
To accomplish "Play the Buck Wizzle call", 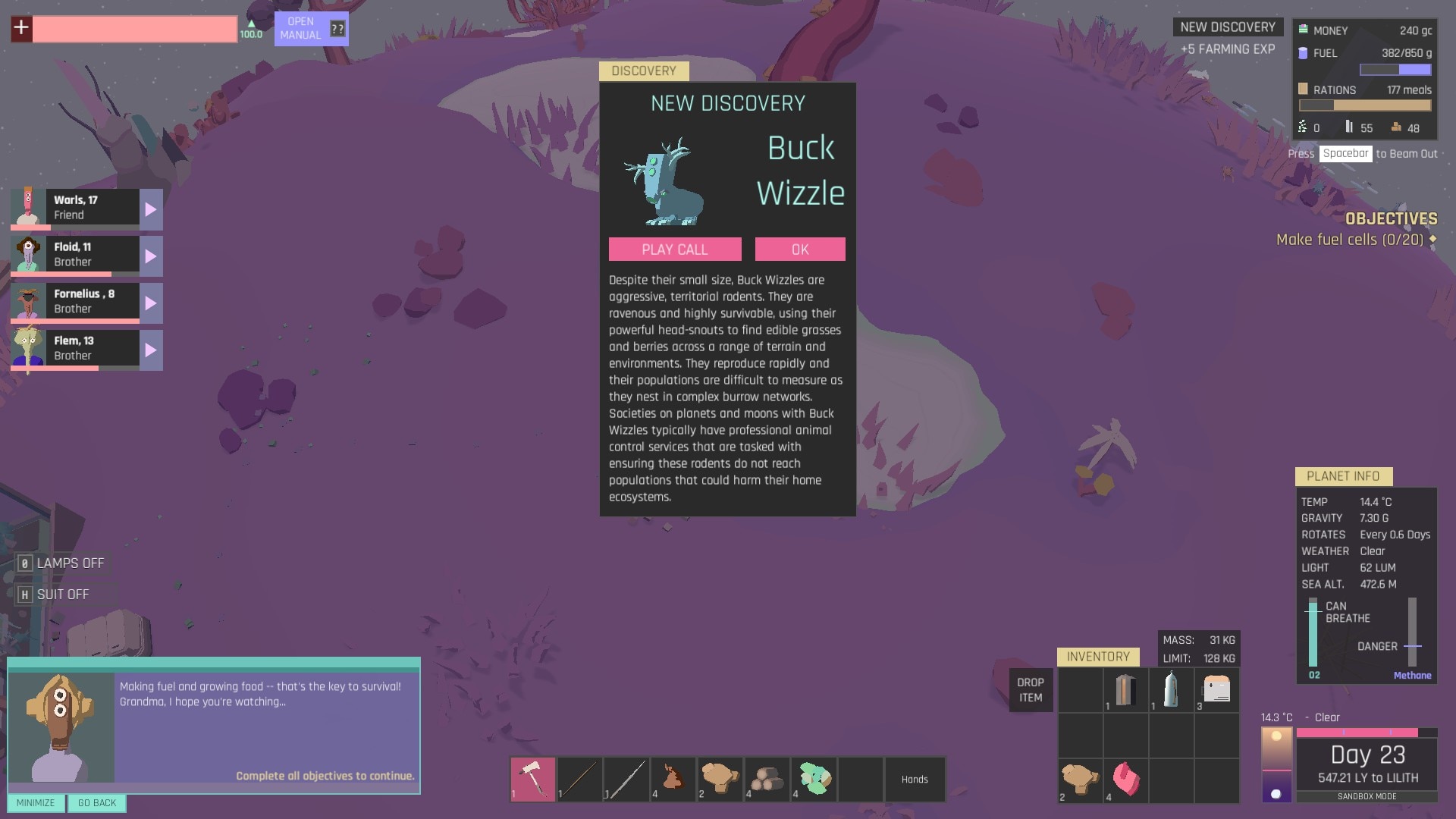I will coord(675,249).
